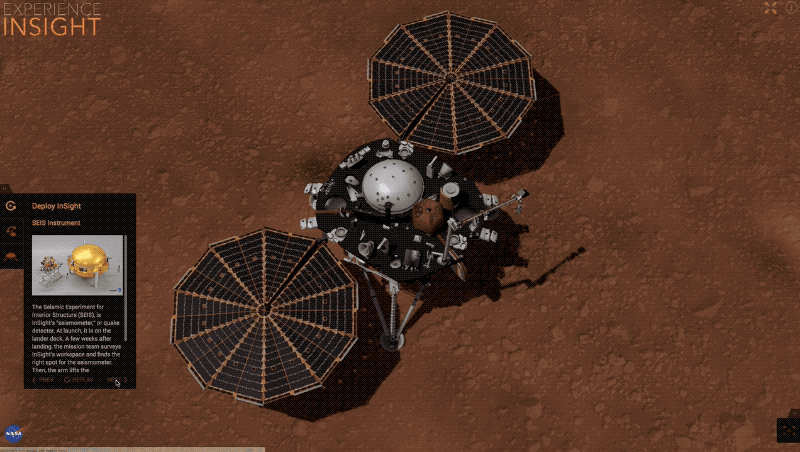Click the NASA logo

(x=13, y=434)
